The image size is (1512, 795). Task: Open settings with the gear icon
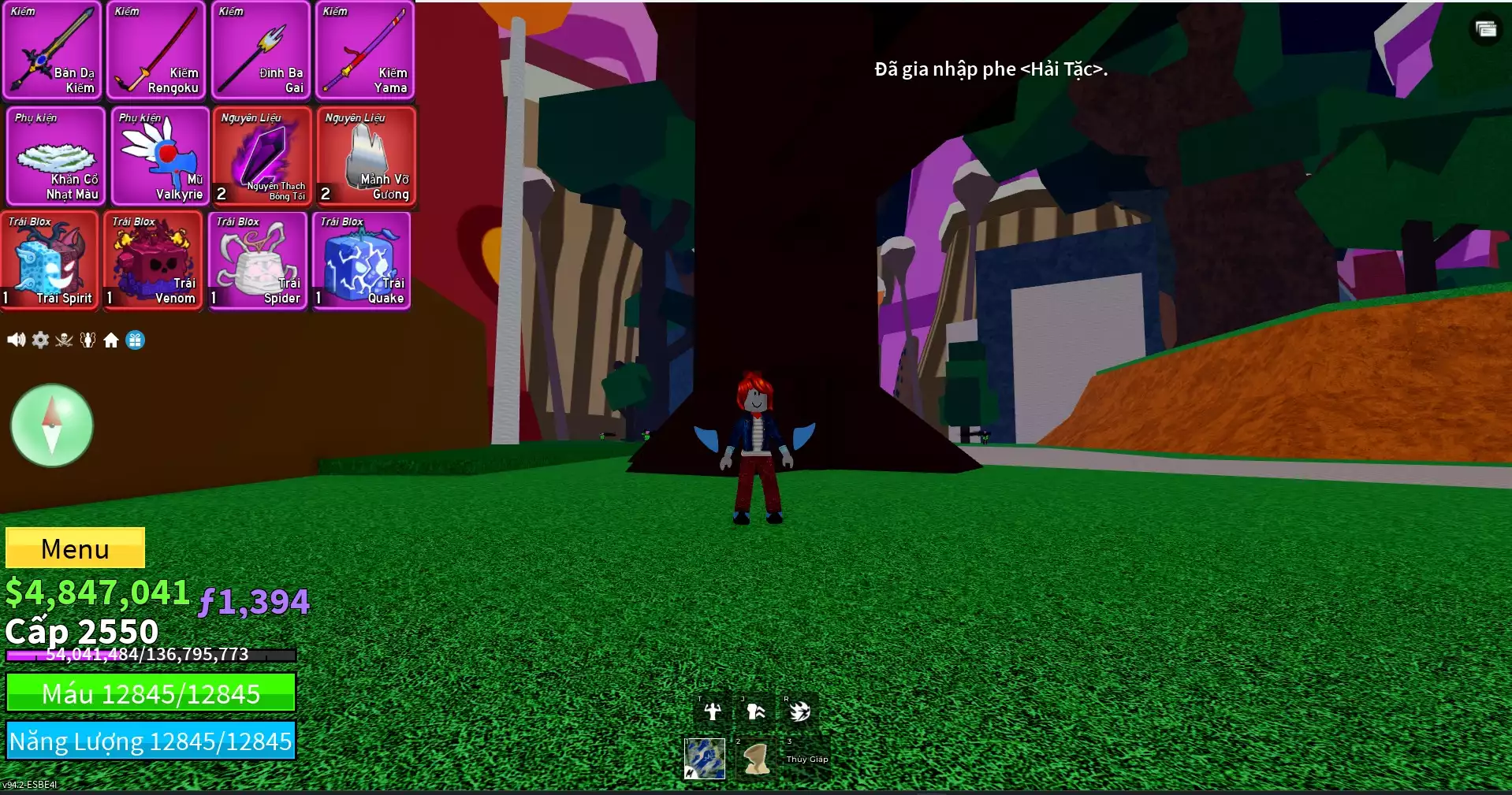(40, 340)
